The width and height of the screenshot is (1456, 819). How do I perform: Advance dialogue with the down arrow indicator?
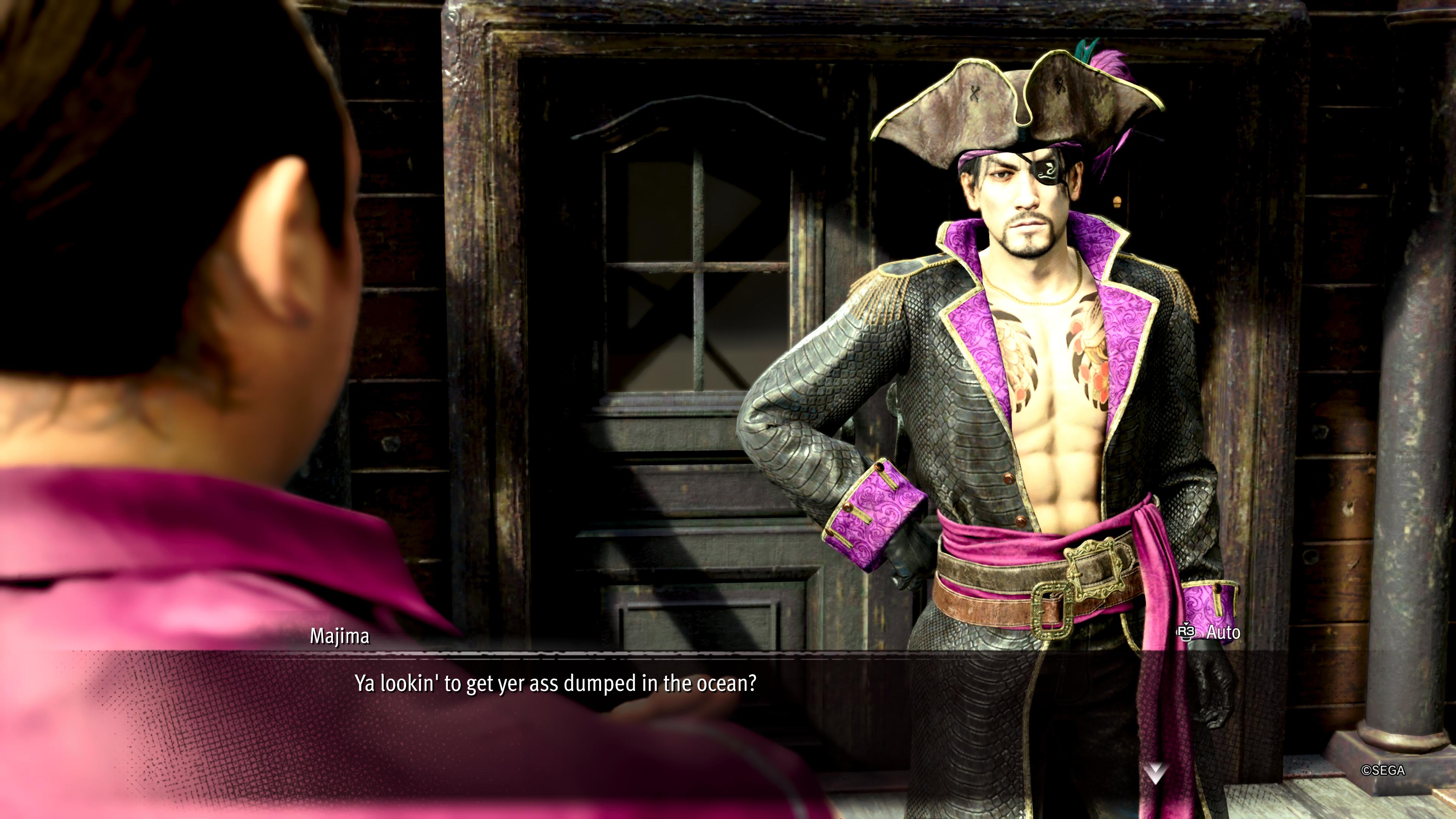[x=1155, y=773]
